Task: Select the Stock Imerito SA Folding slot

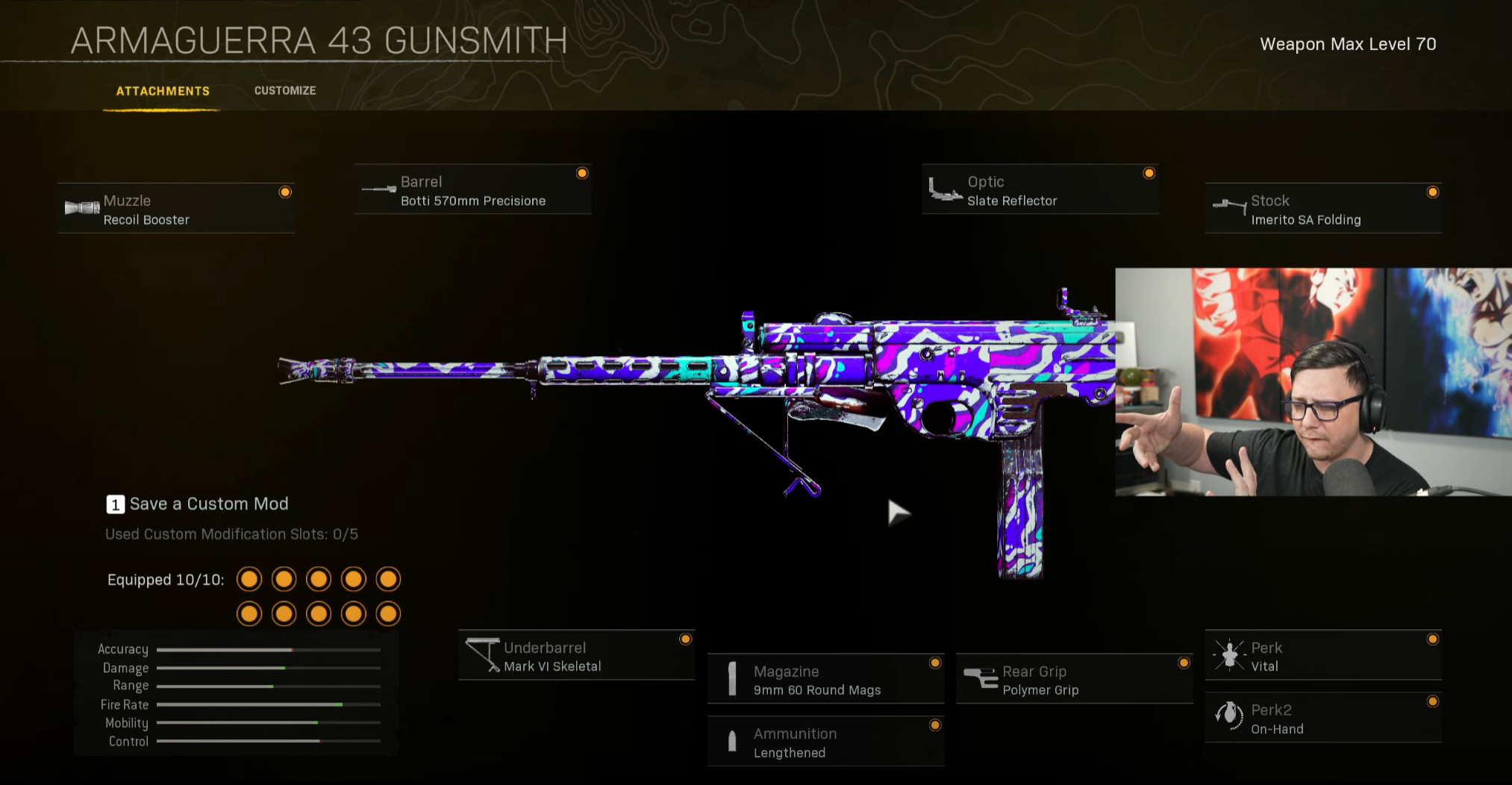Action: [x=1322, y=210]
